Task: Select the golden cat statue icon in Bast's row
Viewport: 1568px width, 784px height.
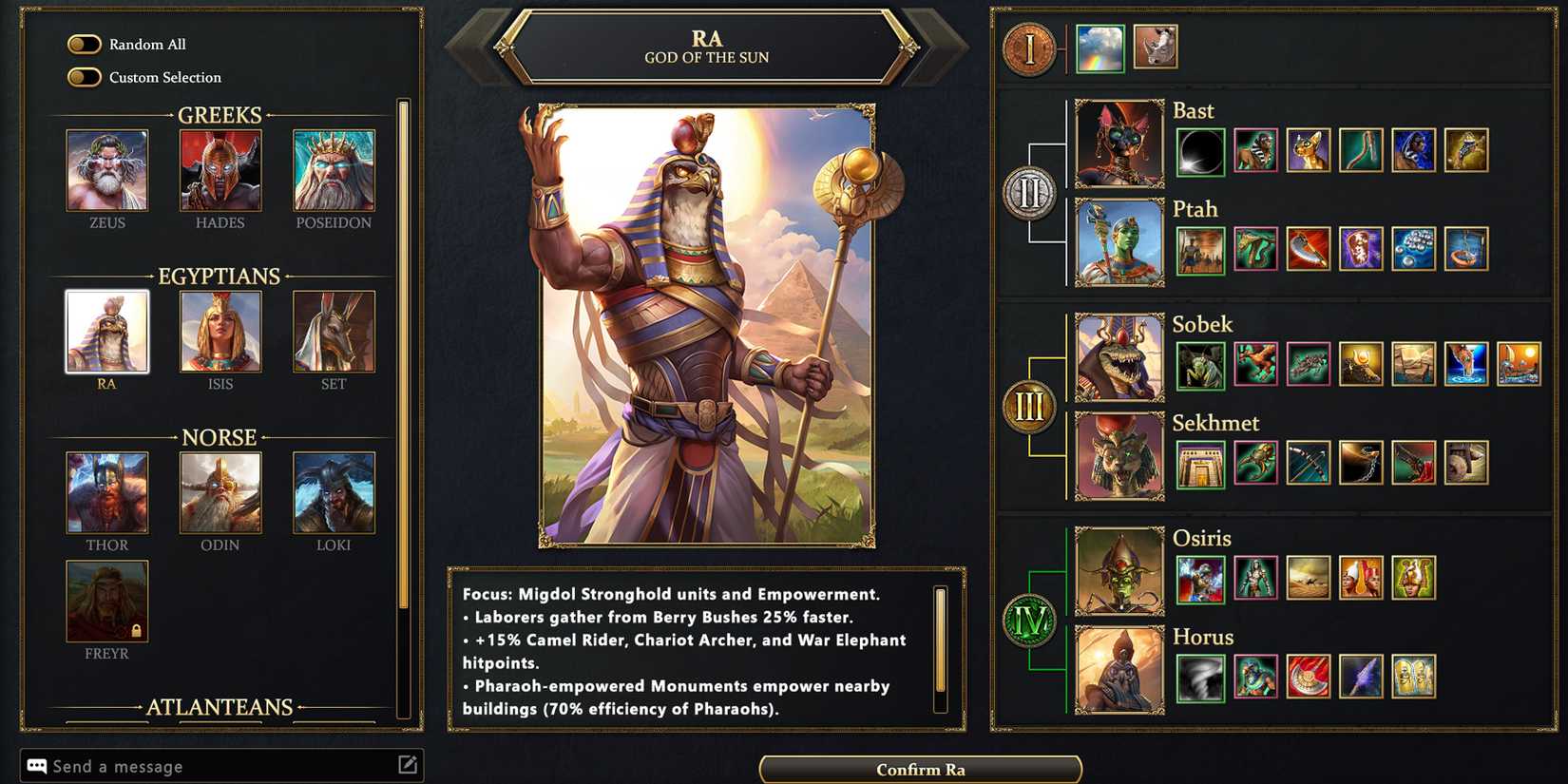Action: pos(1309,149)
